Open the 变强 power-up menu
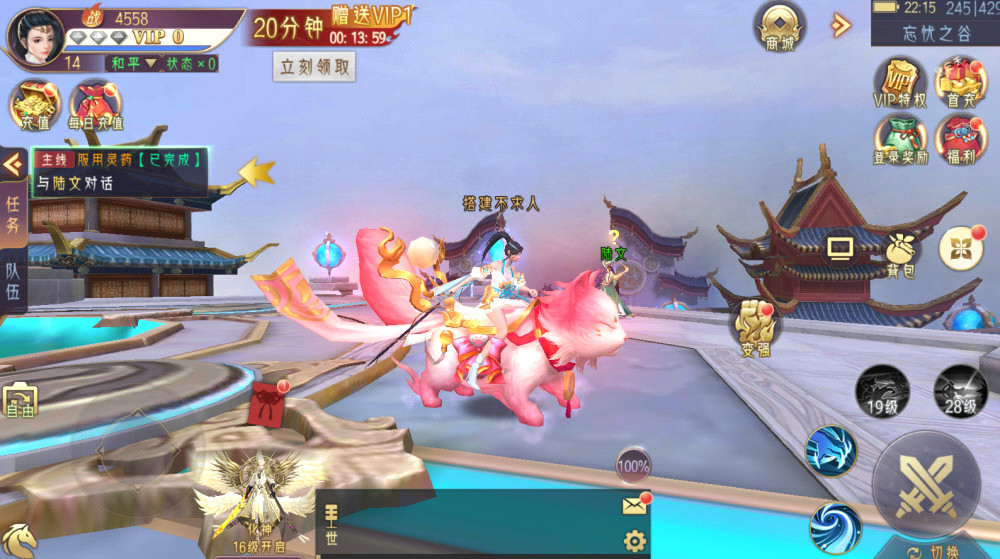Viewport: 1000px width, 559px height. [x=758, y=325]
